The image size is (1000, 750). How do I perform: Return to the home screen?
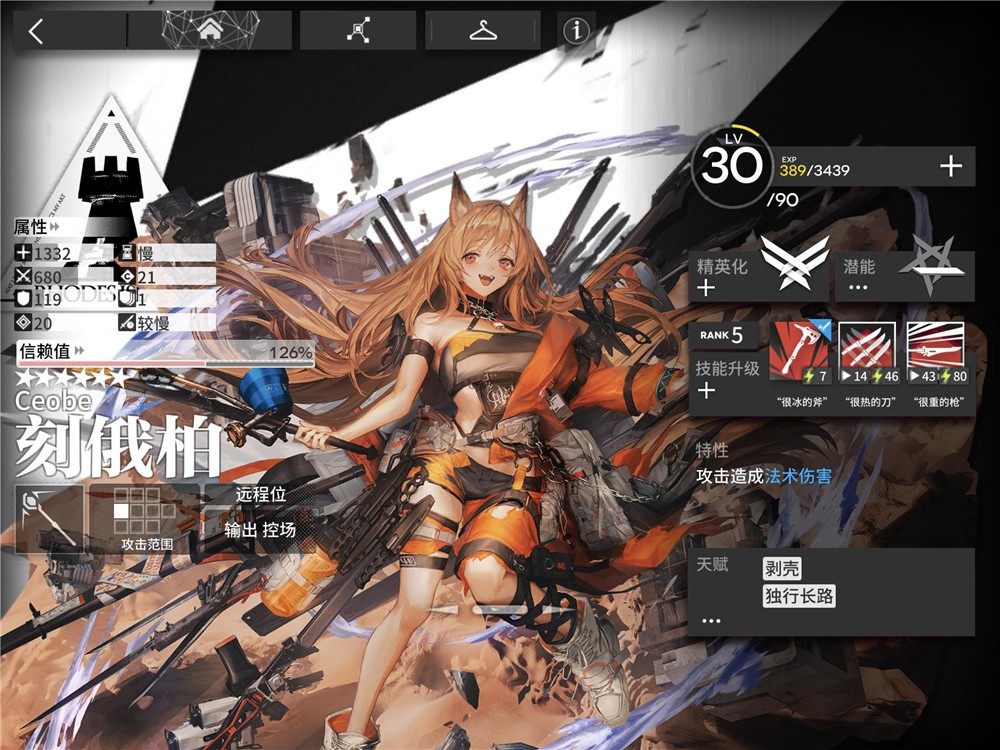point(210,31)
